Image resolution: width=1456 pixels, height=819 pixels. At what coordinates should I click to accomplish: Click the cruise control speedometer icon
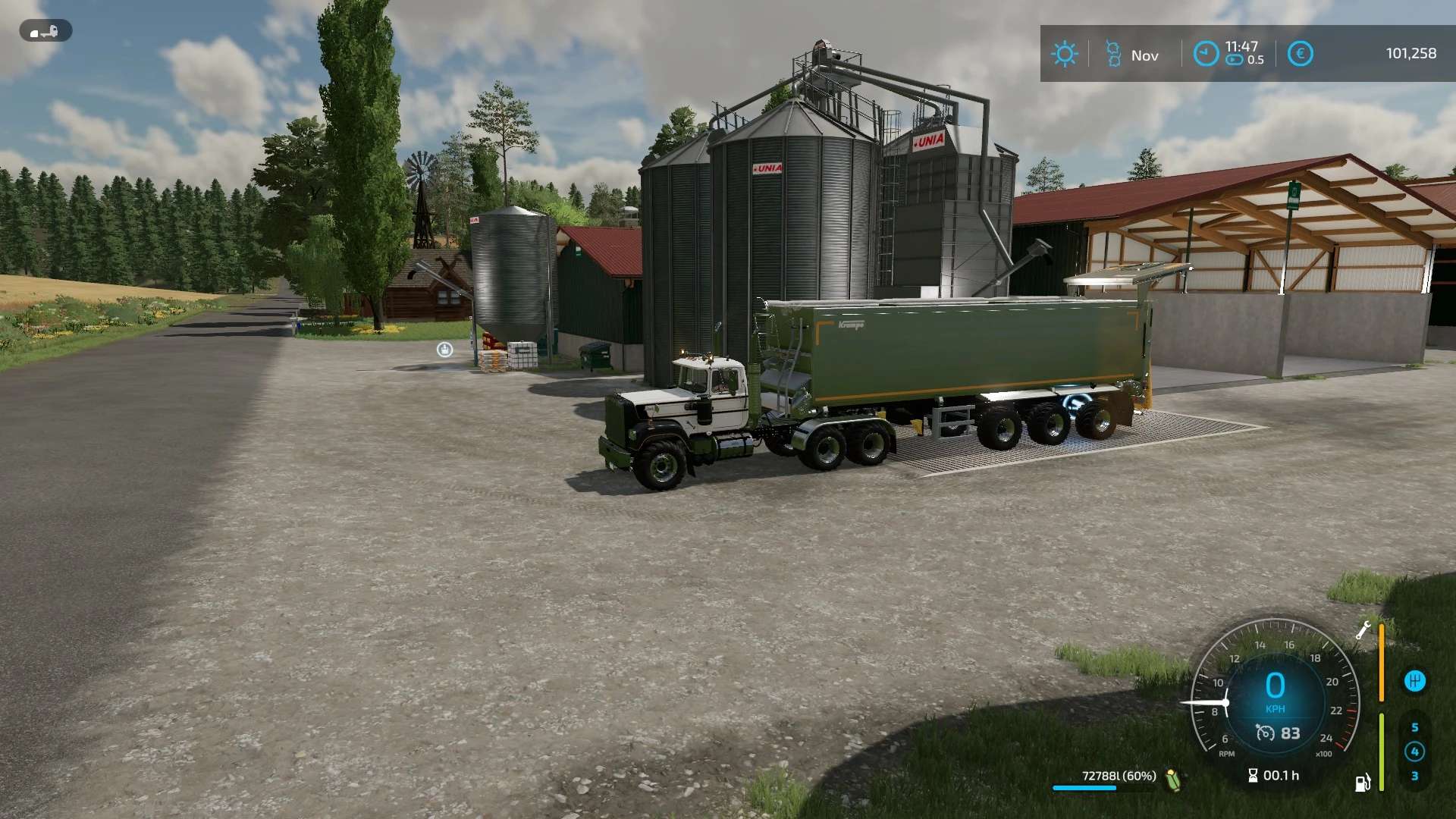tap(1265, 733)
